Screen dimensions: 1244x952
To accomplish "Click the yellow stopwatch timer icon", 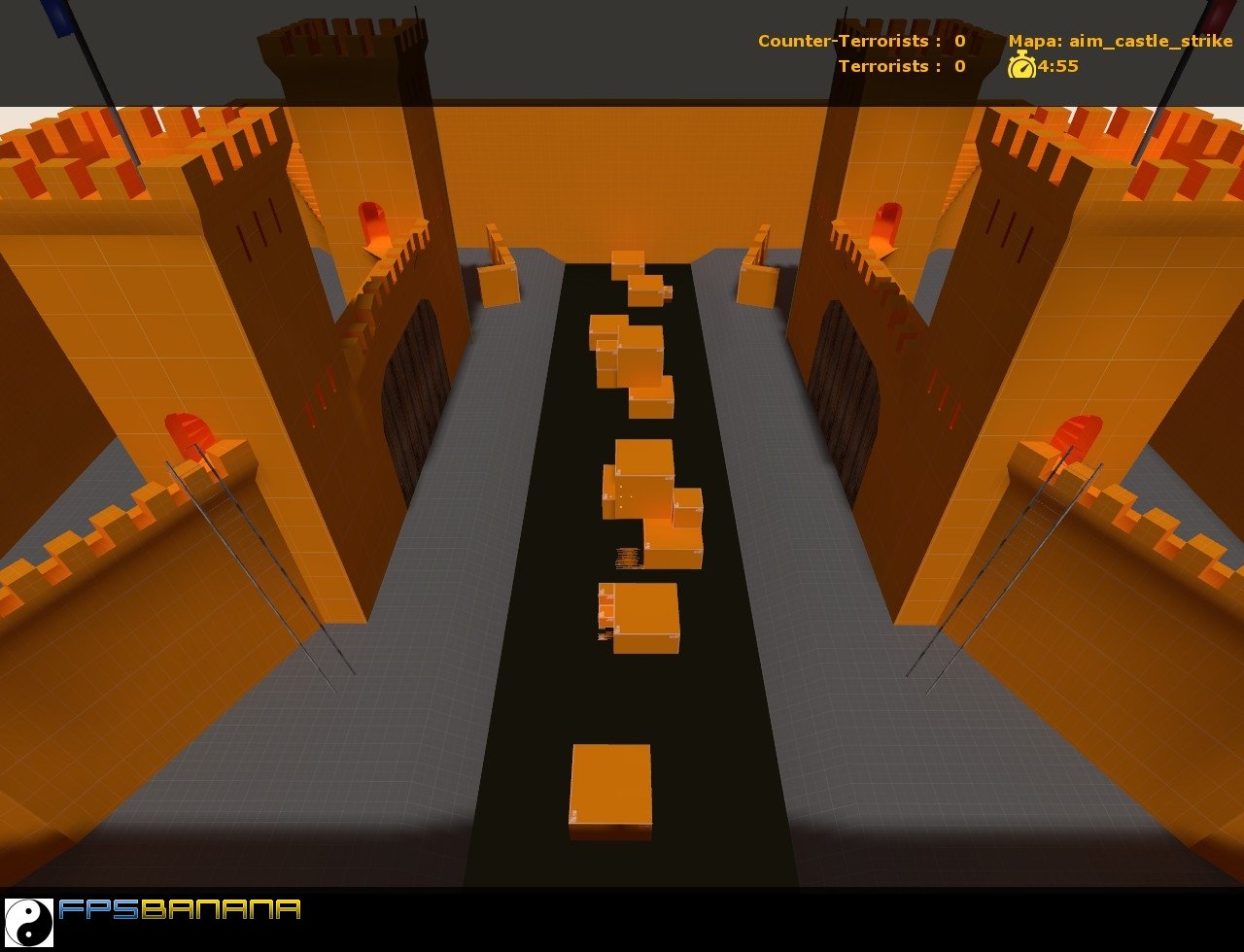I will (x=1021, y=69).
